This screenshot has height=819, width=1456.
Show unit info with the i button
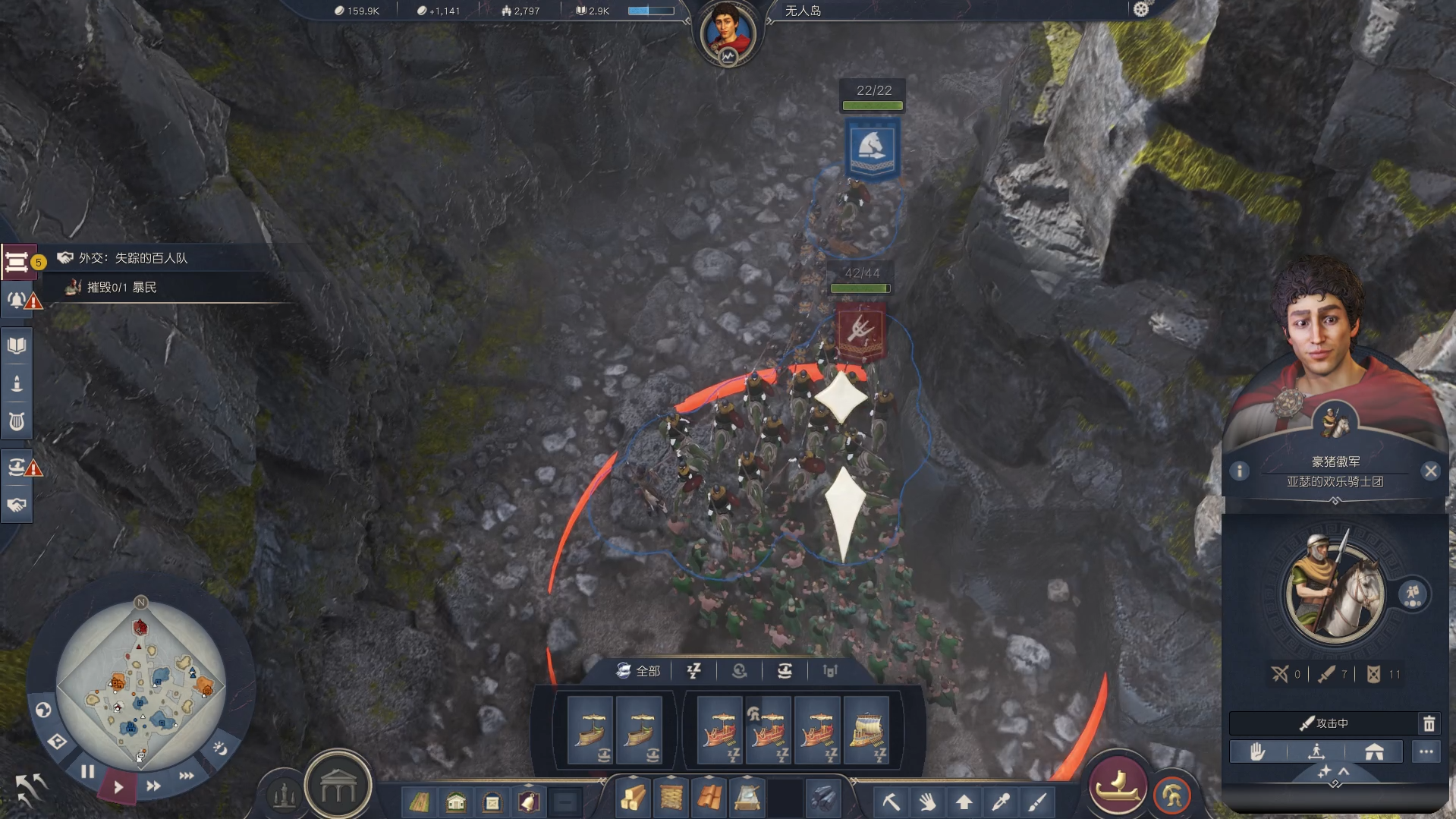[1240, 471]
